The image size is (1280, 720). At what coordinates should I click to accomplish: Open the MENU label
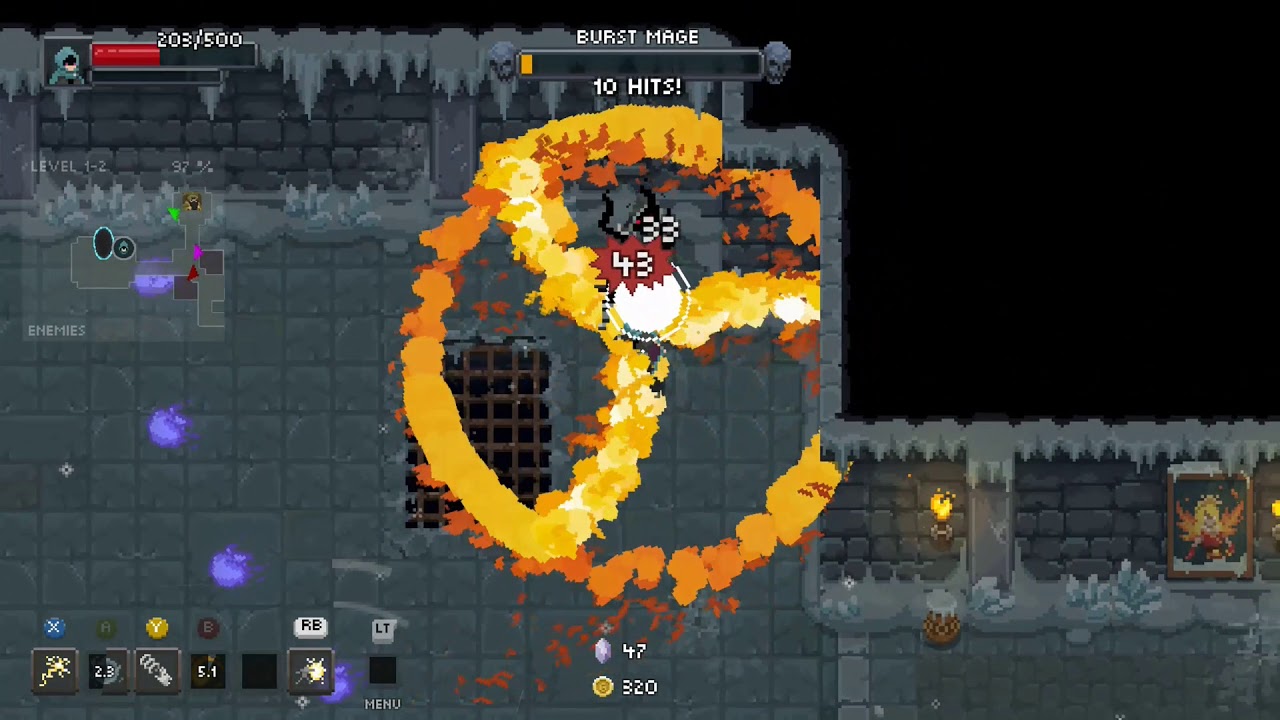pos(382,704)
